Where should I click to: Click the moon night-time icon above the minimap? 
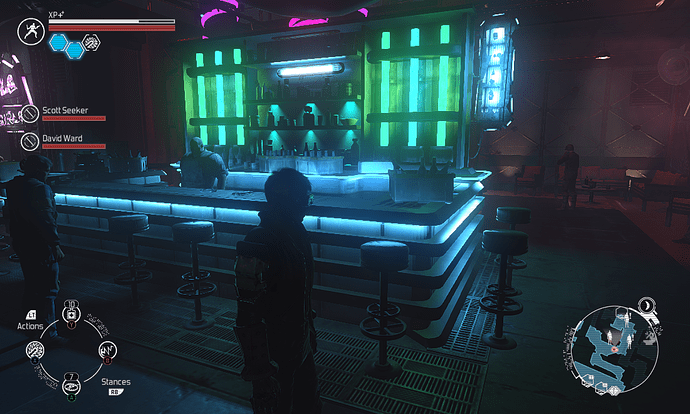point(646,304)
